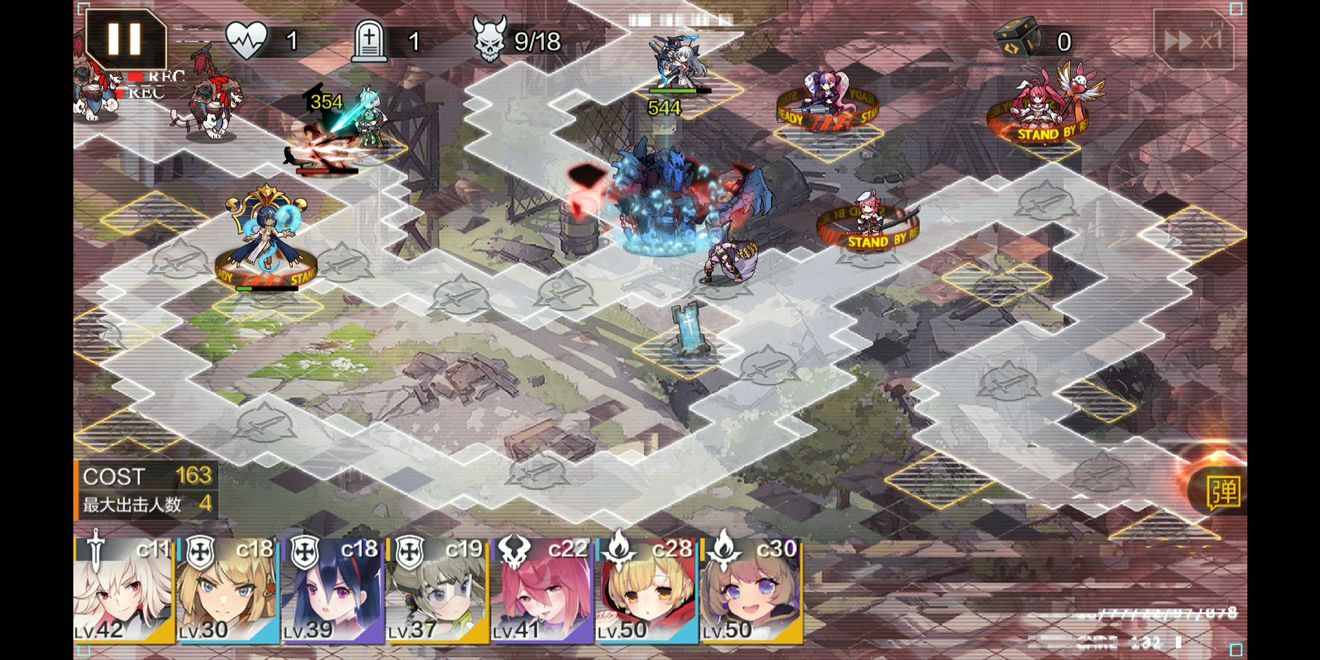1320x660 pixels.
Task: Pick the dark-haired Lv.39 unit card
Action: [333, 591]
